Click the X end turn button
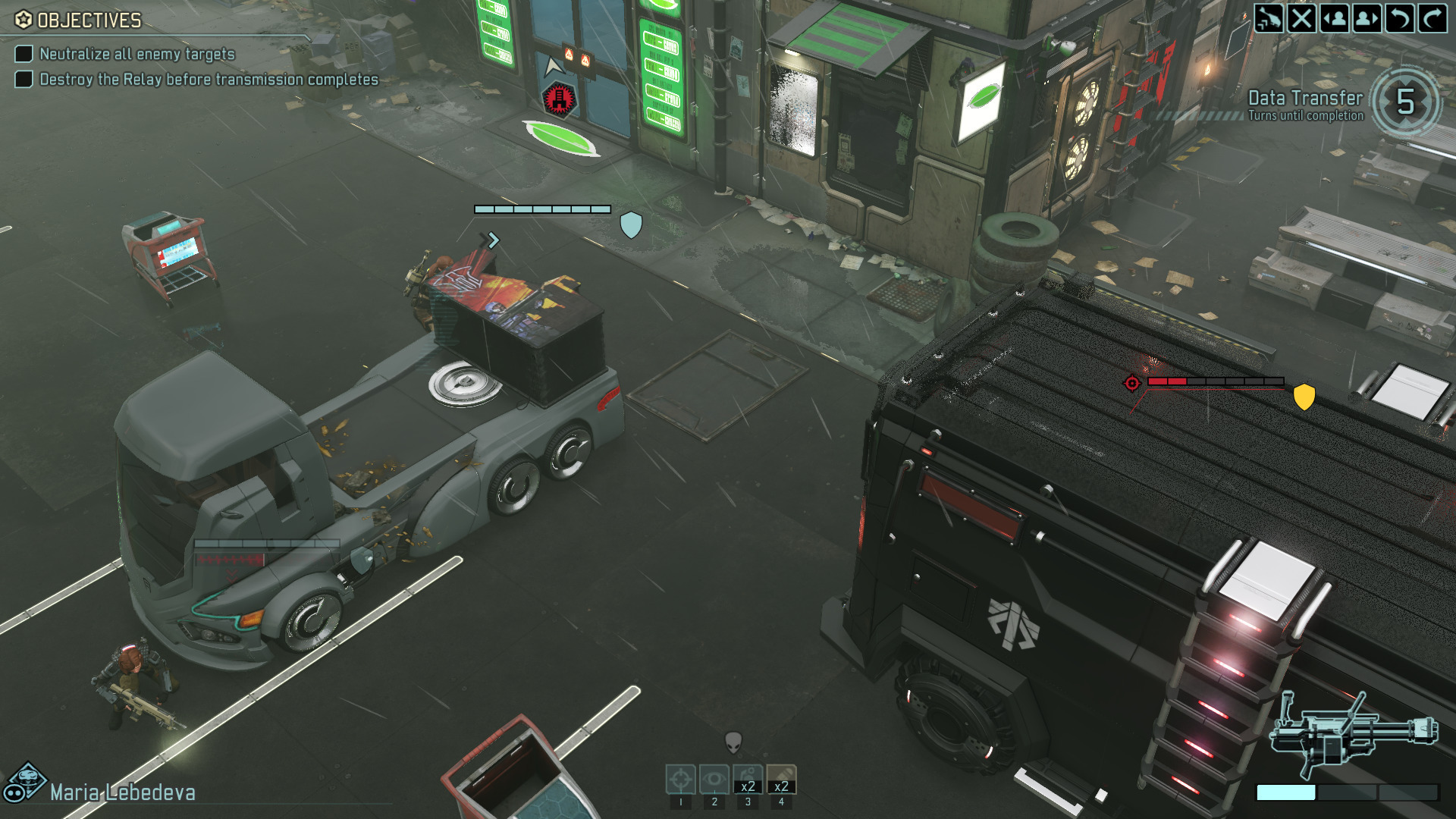This screenshot has width=1456, height=819. tap(1301, 18)
